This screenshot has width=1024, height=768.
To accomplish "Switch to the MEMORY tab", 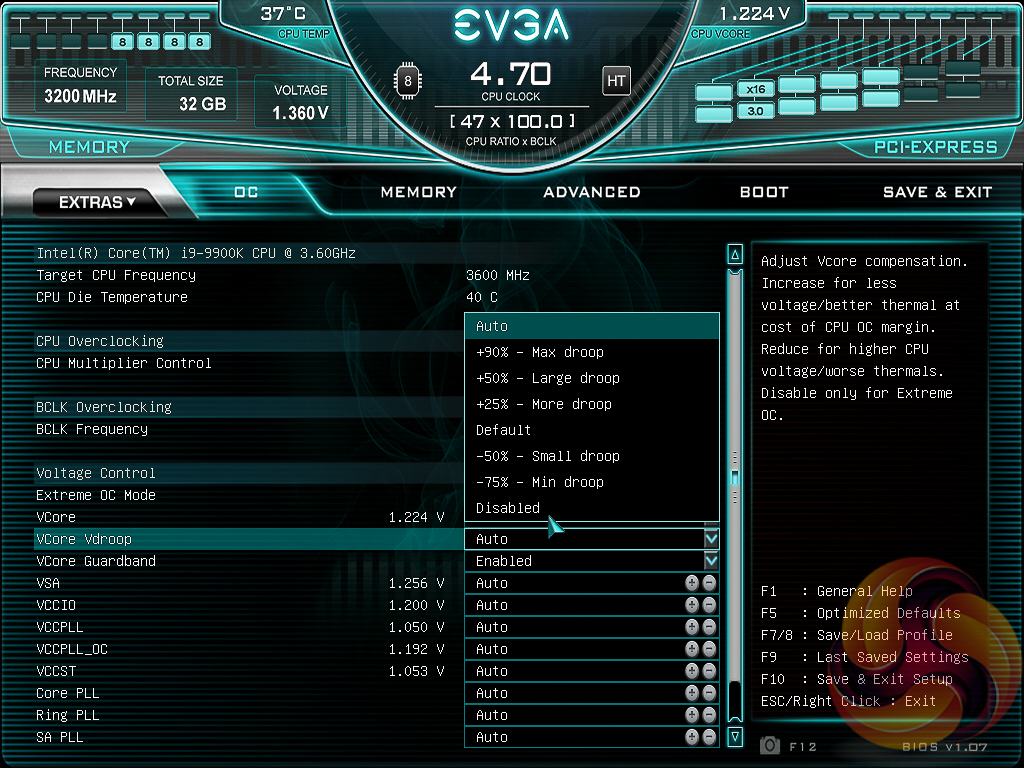I will tap(418, 192).
